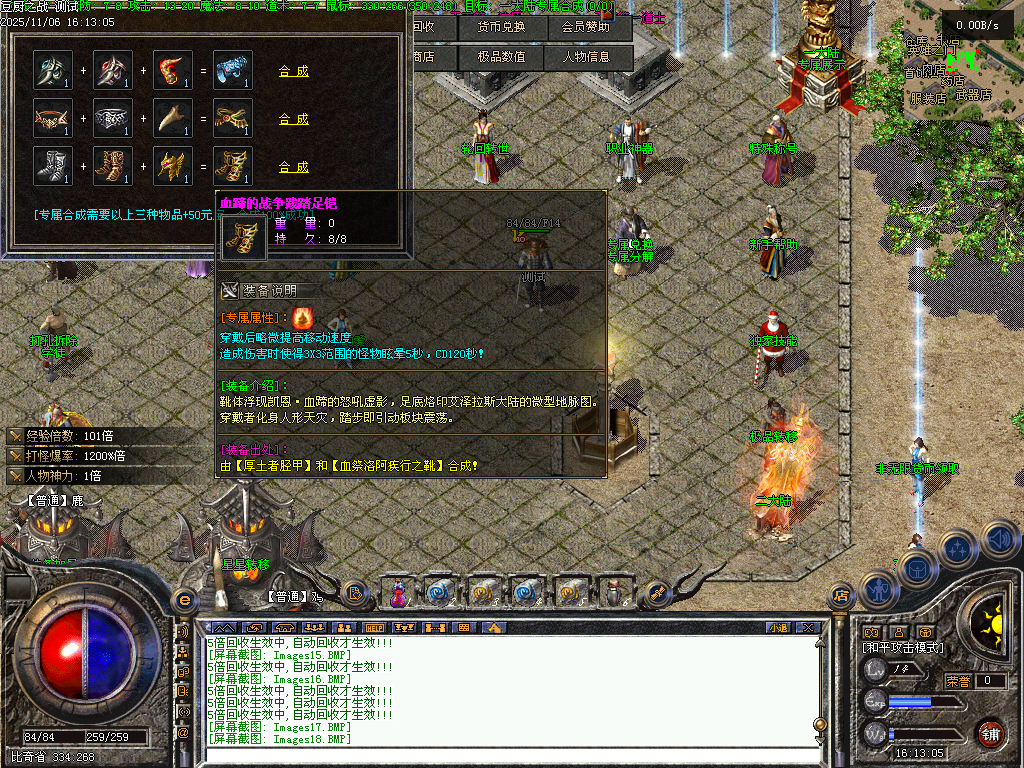Viewport: 1024px width, 768px height.
Task: Open the 货币兑换 currency exchange menu
Action: click(x=502, y=28)
